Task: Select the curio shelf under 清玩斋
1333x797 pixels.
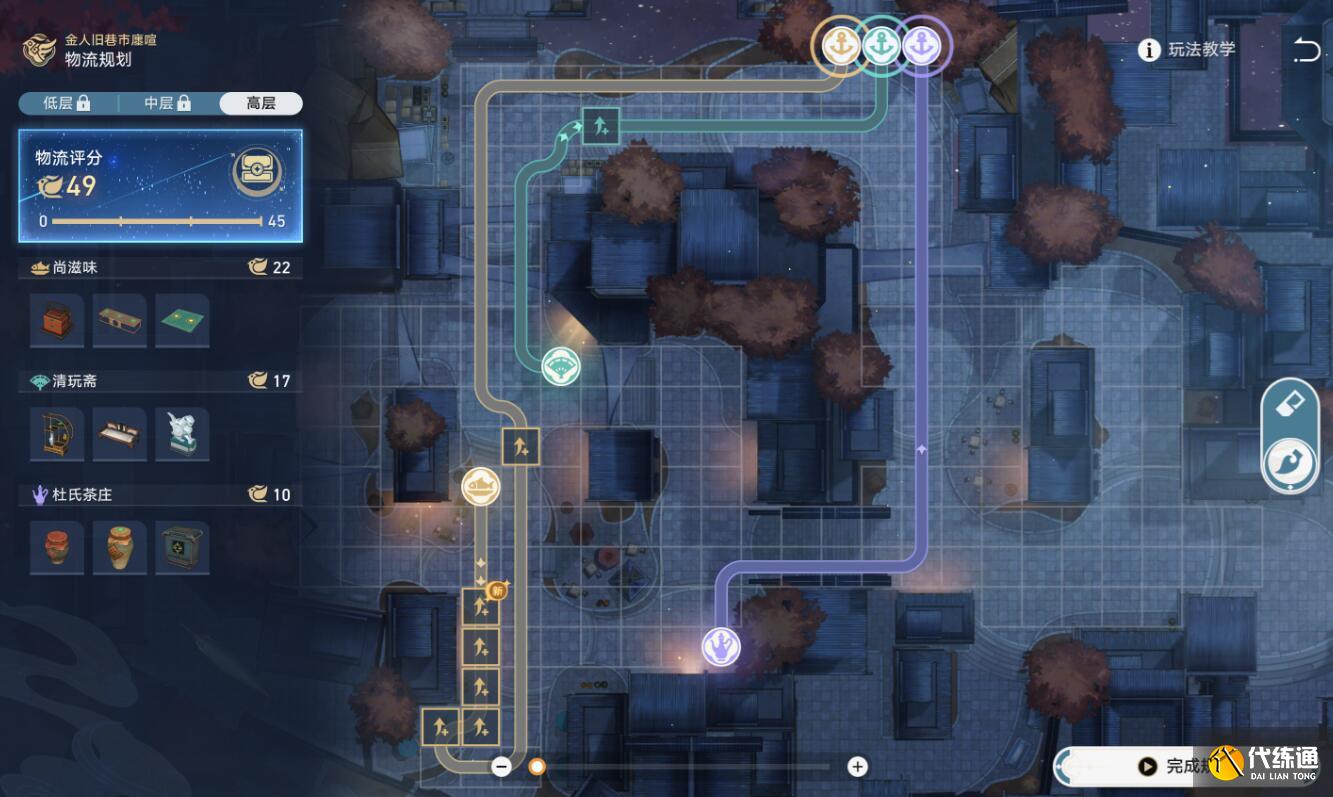Action: point(57,434)
